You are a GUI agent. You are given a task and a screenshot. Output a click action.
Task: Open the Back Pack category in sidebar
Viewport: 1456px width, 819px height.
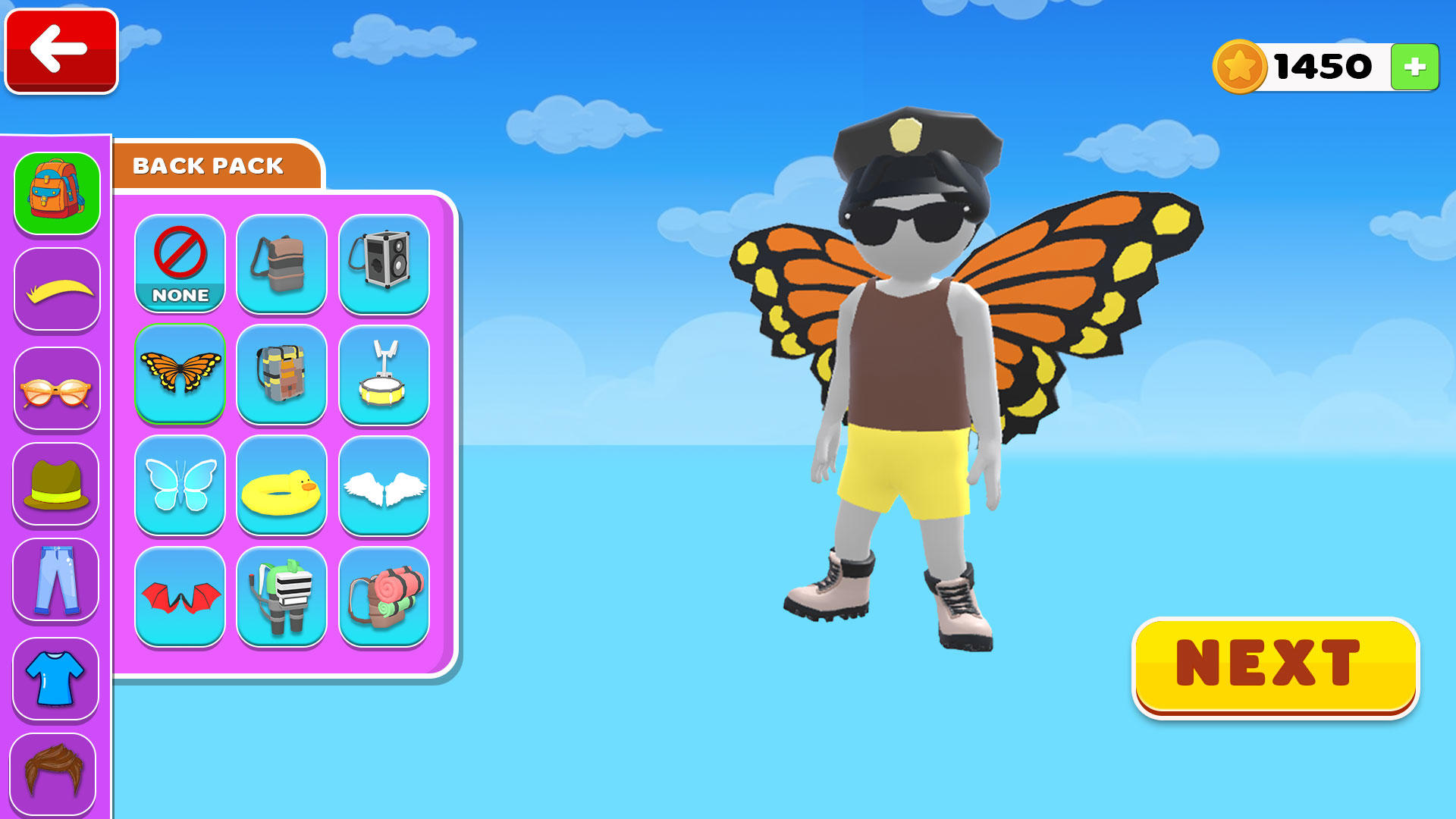[57, 192]
